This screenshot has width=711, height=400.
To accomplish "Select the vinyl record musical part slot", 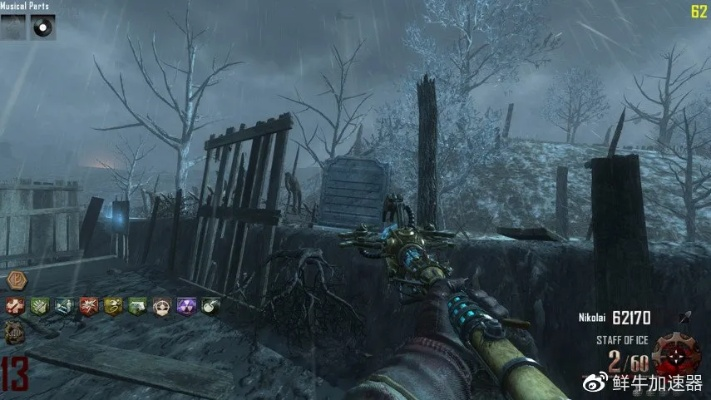I will [x=42, y=27].
